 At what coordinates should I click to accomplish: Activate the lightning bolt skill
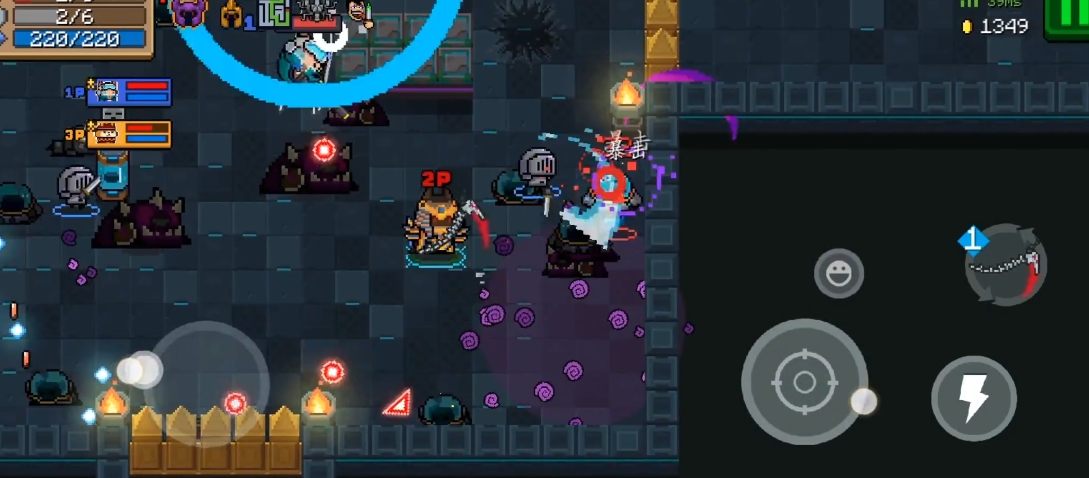click(973, 398)
